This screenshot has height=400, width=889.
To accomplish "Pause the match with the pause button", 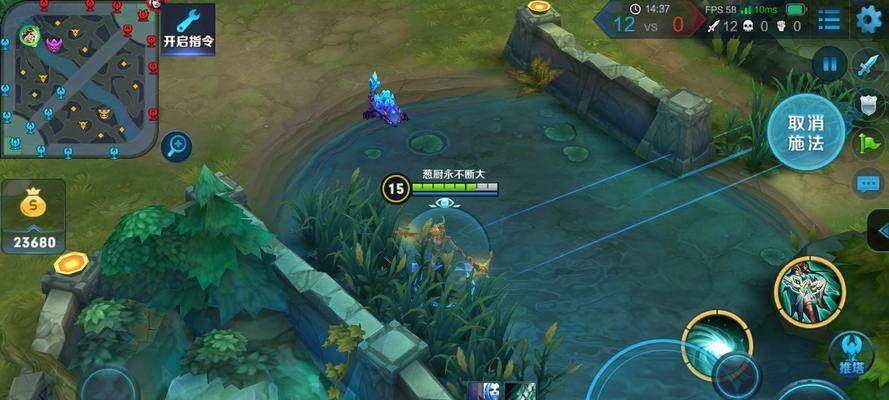I will [829, 66].
